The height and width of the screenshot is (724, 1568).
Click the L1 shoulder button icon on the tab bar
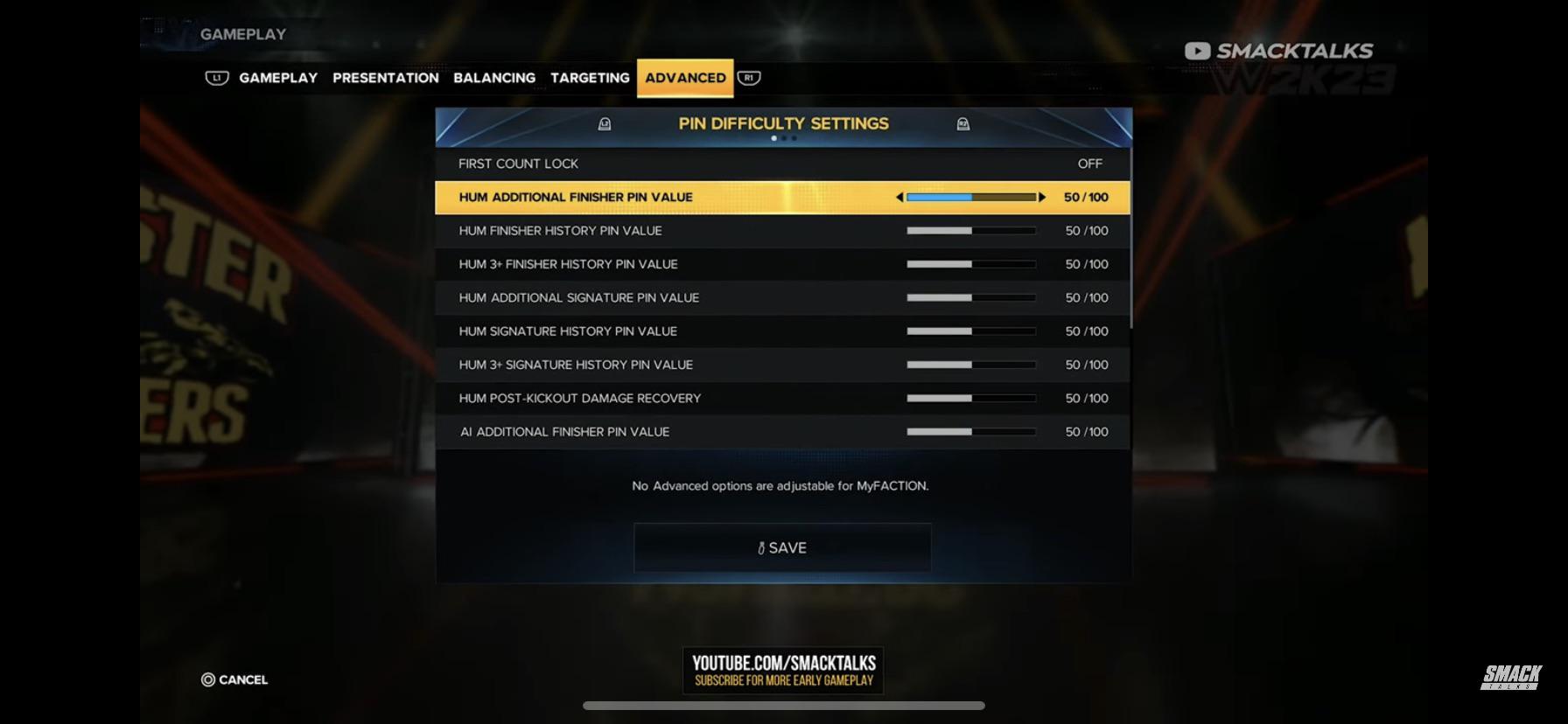click(214, 78)
